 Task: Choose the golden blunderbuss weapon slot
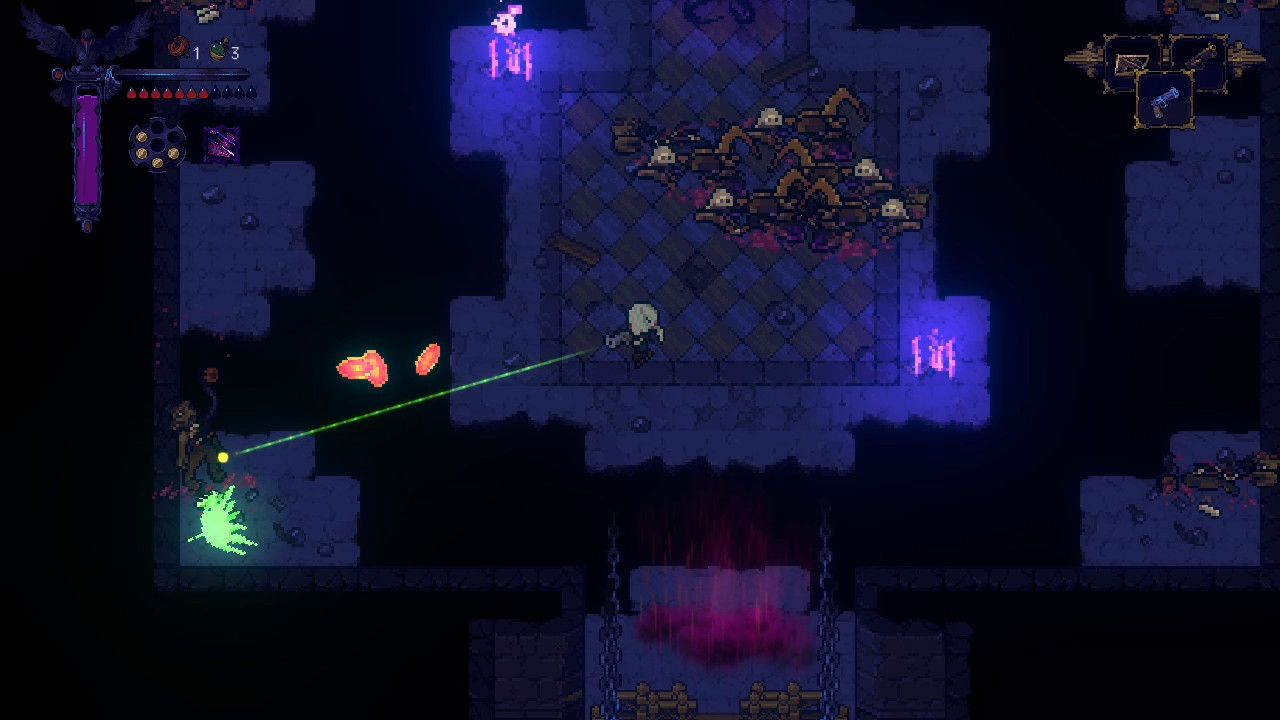[1199, 60]
